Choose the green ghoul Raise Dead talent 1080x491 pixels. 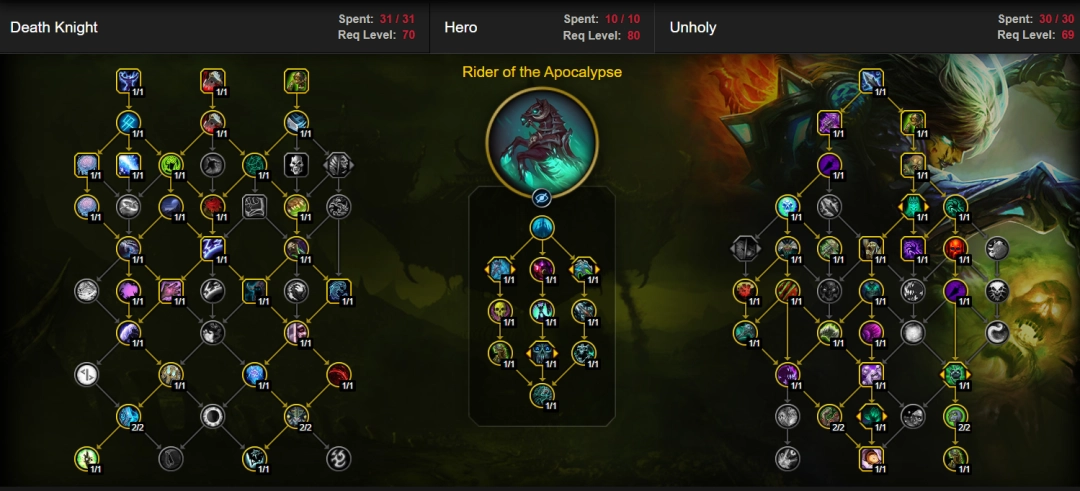295,79
